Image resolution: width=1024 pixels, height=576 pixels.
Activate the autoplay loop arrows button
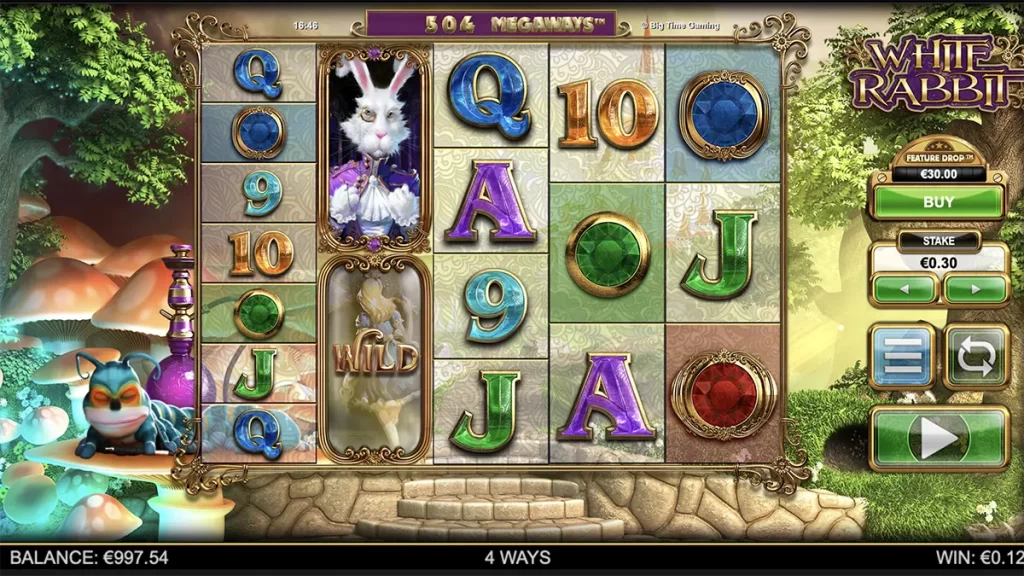[x=976, y=356]
